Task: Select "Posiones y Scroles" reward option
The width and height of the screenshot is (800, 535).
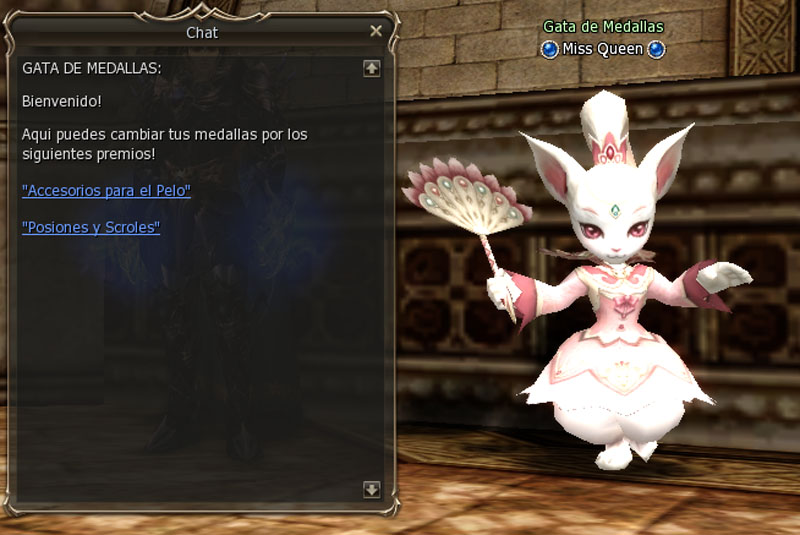Action: point(91,227)
